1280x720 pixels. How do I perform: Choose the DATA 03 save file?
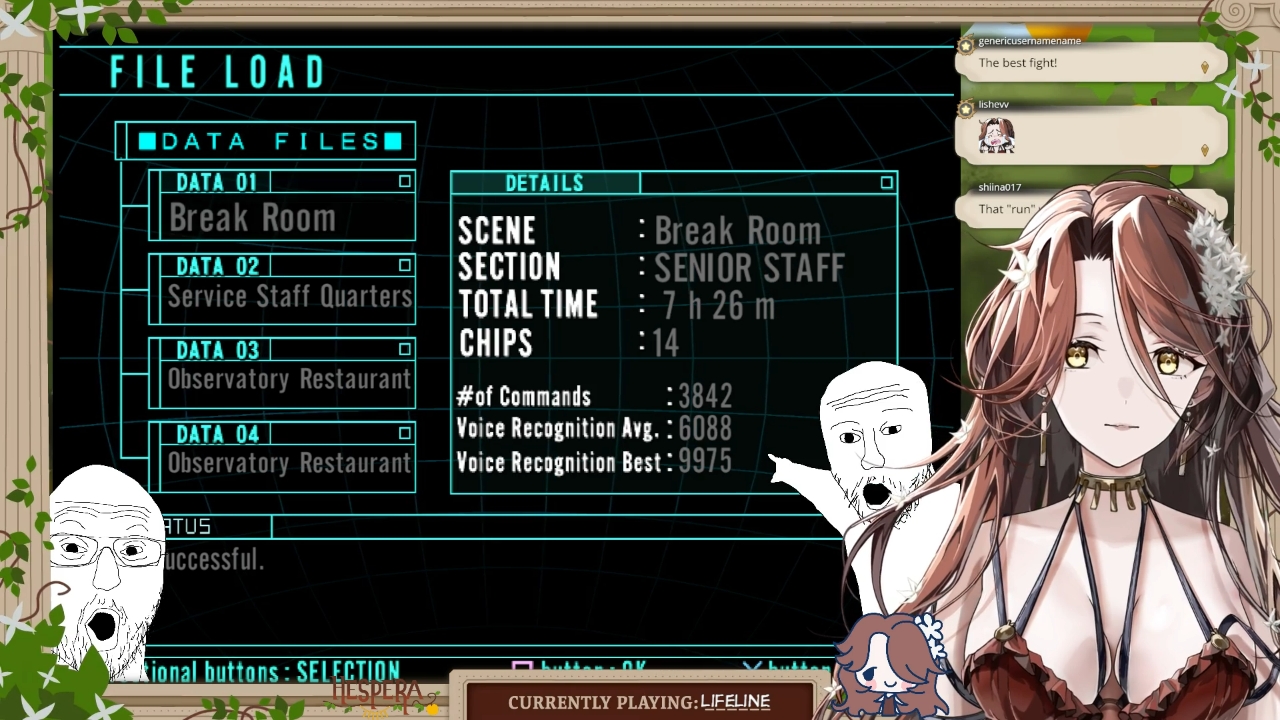(282, 374)
